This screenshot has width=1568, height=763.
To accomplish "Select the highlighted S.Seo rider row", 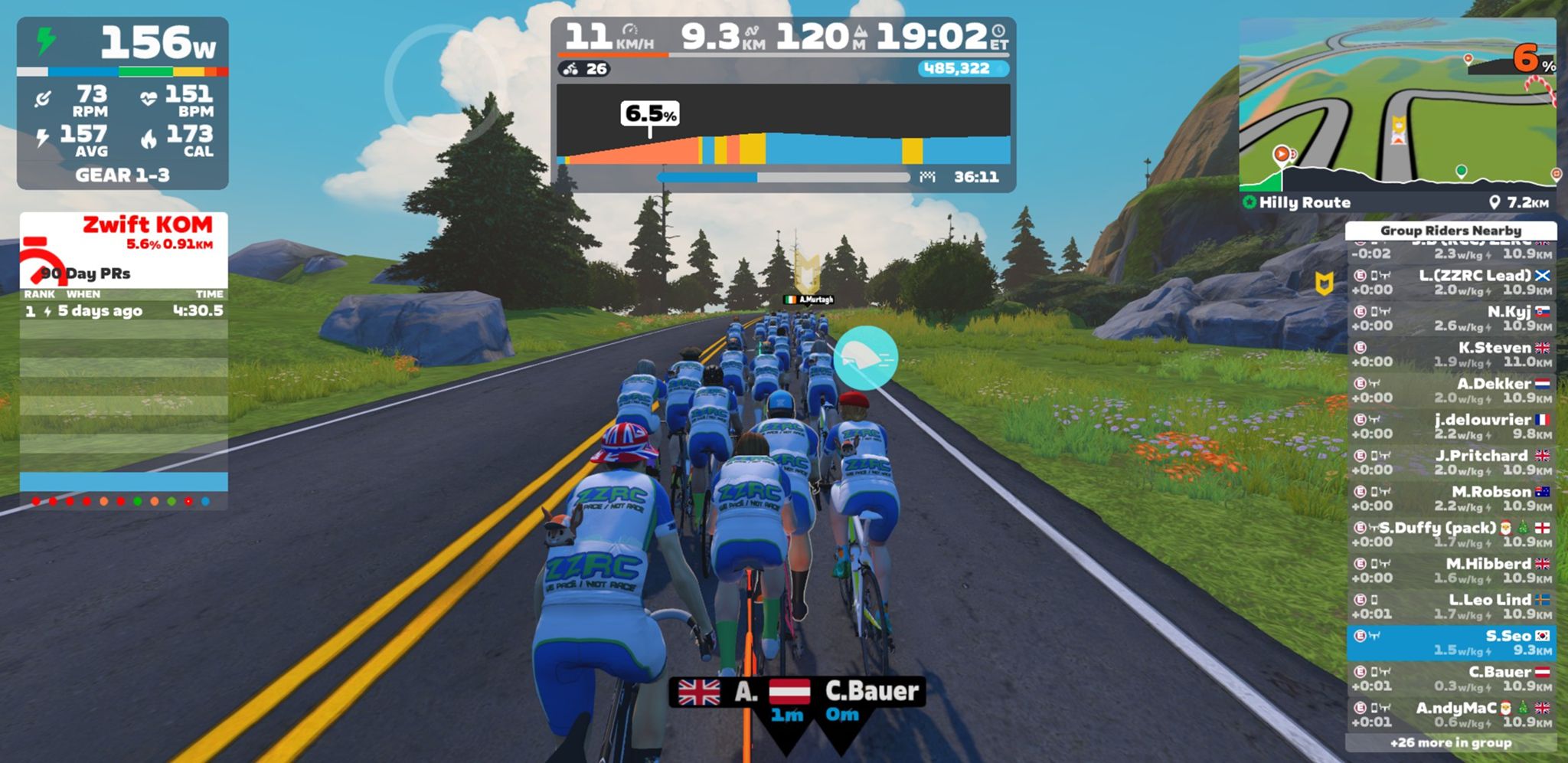I will point(1451,643).
